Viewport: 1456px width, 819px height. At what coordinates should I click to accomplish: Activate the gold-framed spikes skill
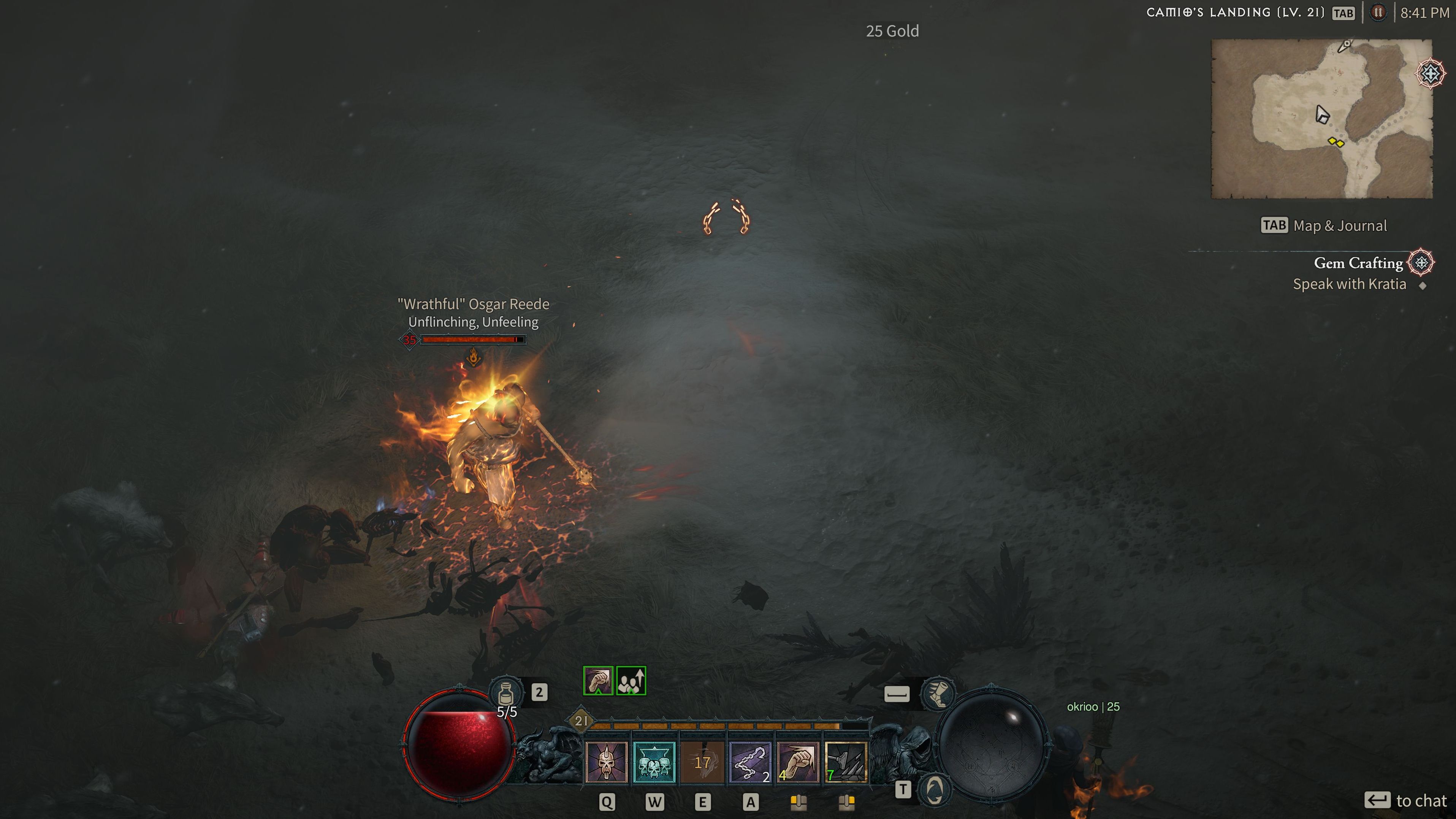coord(846,762)
